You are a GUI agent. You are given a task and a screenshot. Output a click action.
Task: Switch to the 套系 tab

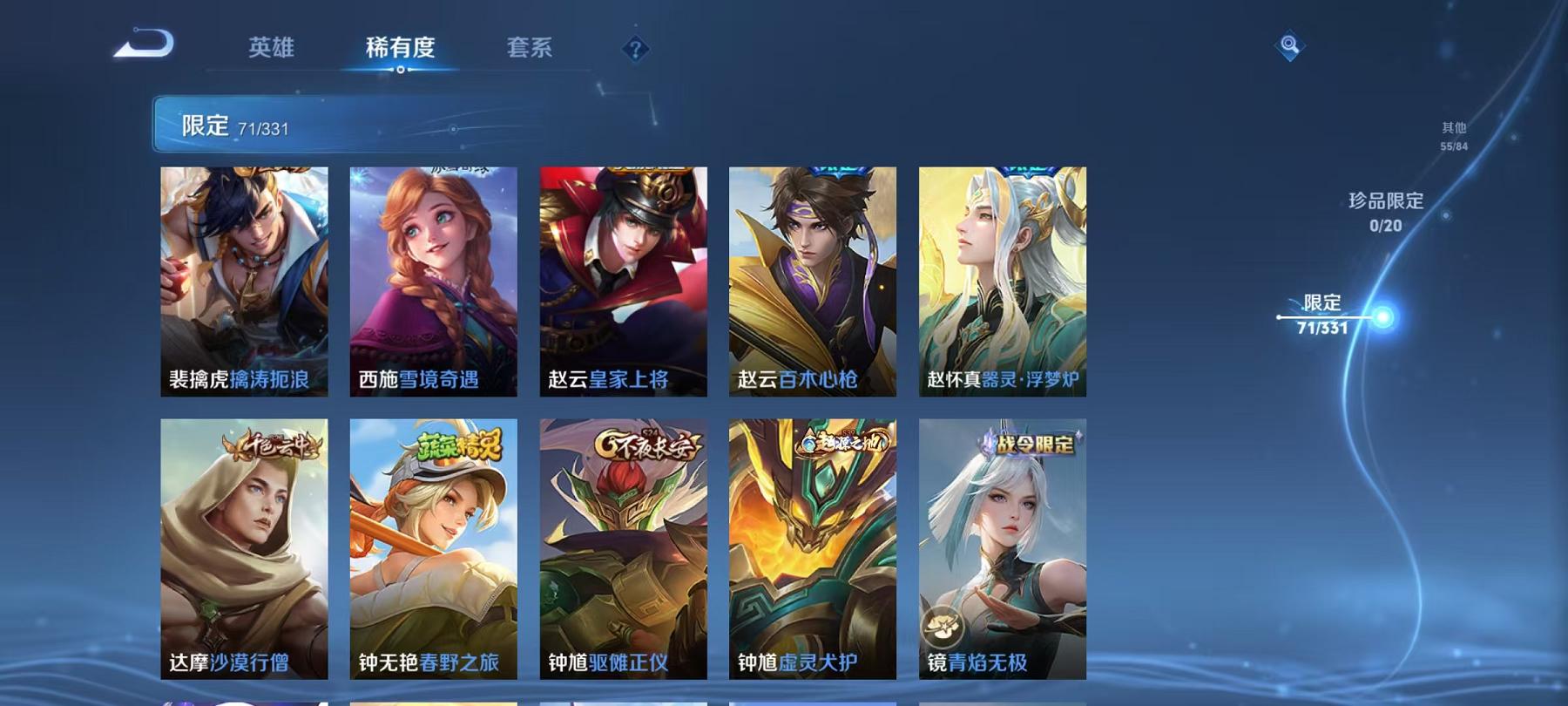[x=531, y=50]
